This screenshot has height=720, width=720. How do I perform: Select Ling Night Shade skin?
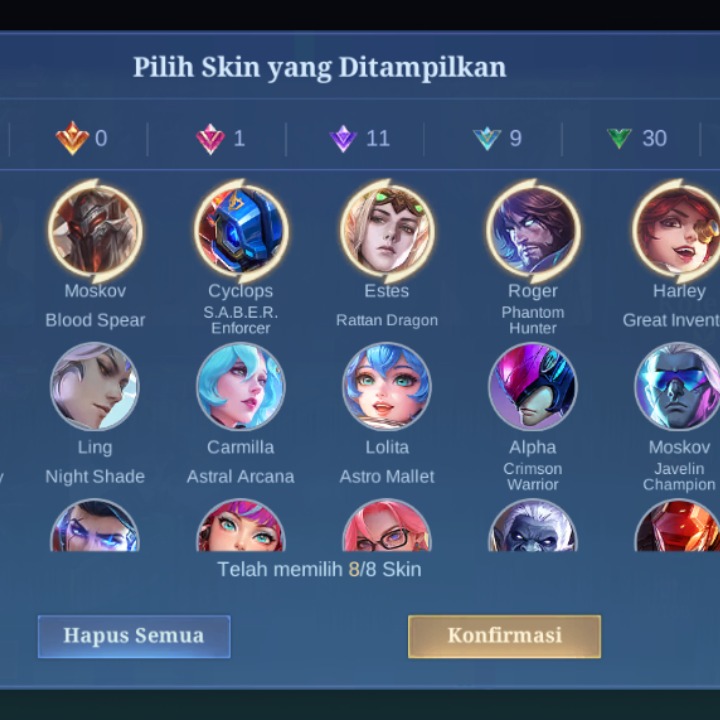click(x=95, y=387)
